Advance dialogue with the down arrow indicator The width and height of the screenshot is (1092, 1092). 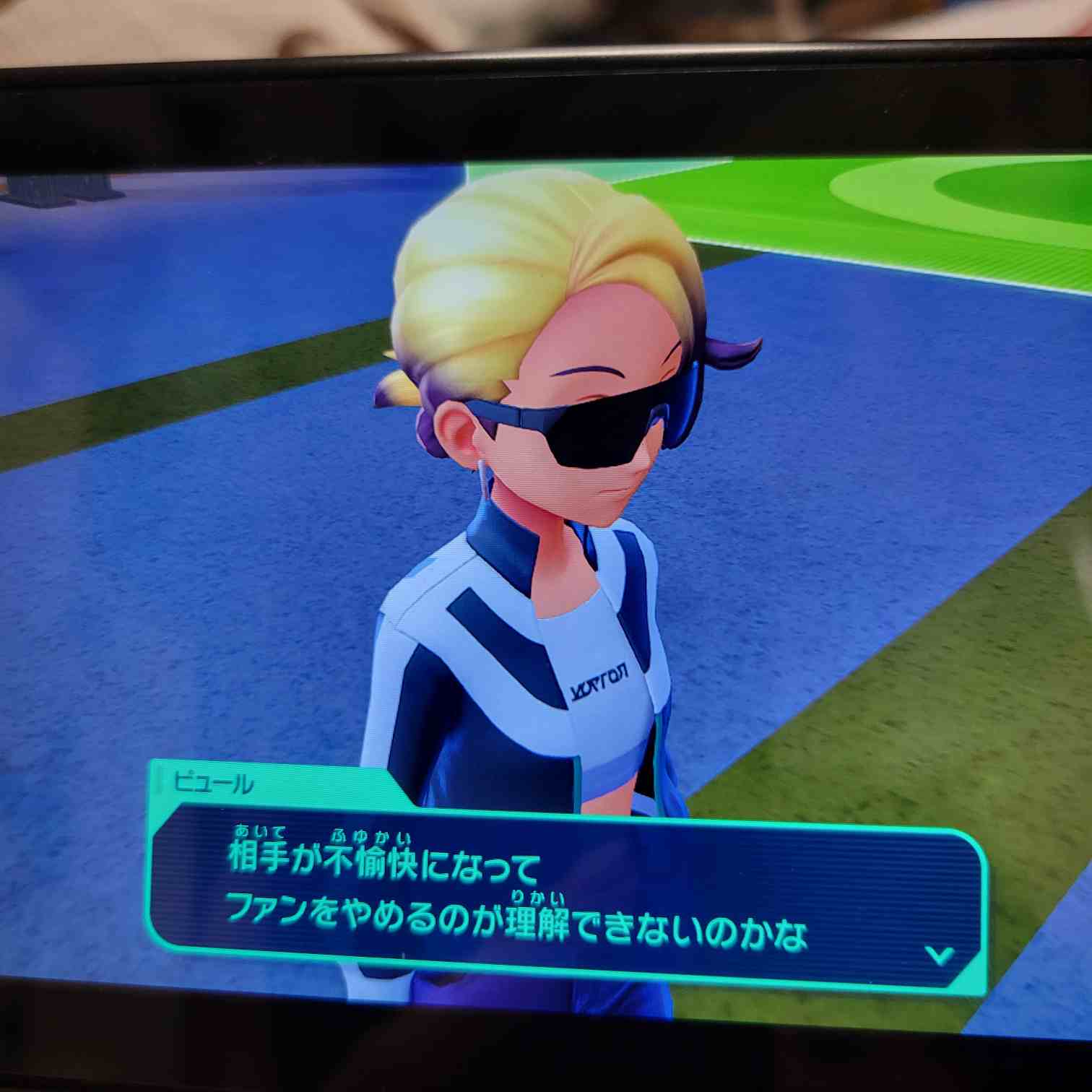(x=940, y=955)
